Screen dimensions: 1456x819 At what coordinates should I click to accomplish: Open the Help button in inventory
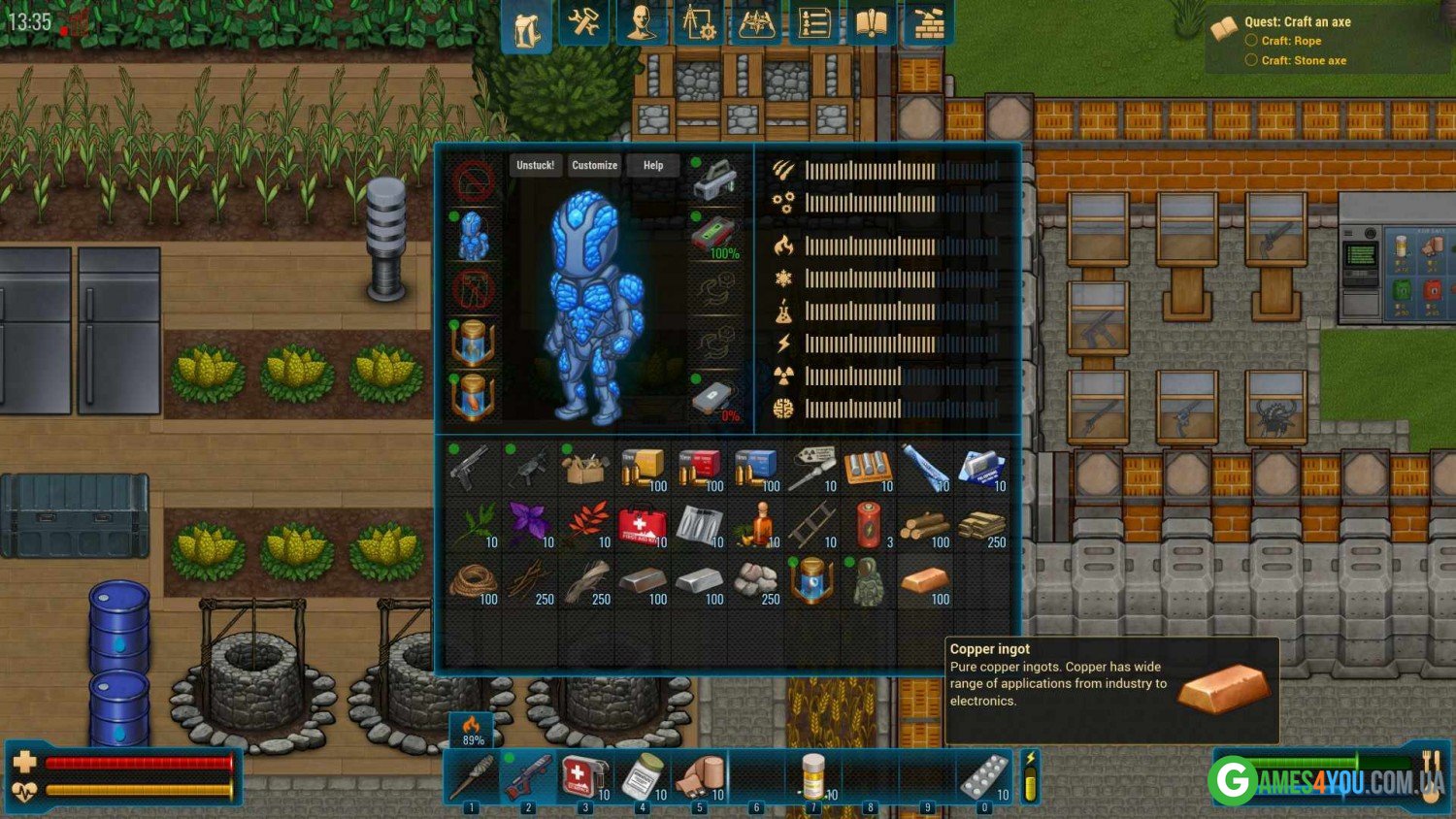tap(653, 165)
